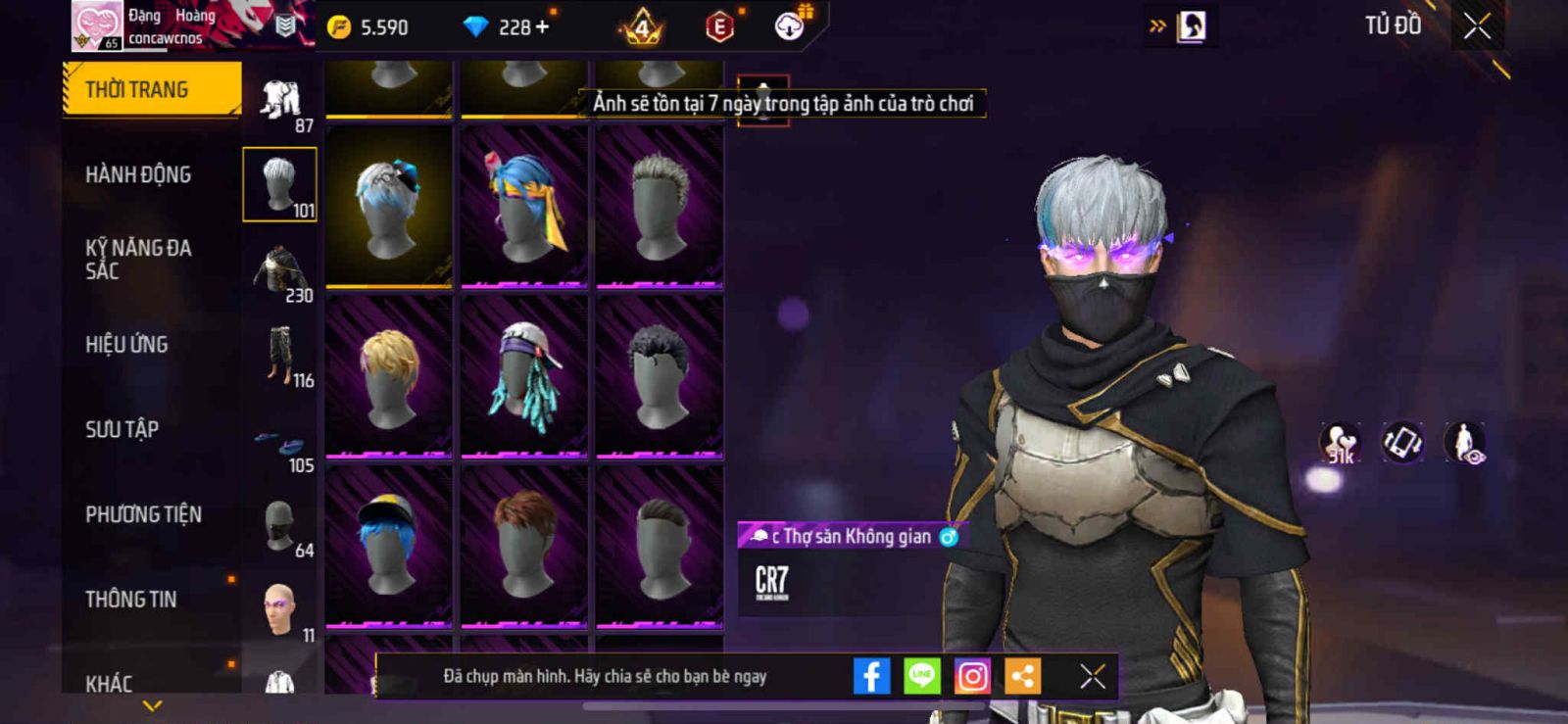Open the orange generic share button
Viewport: 1568px width, 724px height.
(x=1022, y=676)
